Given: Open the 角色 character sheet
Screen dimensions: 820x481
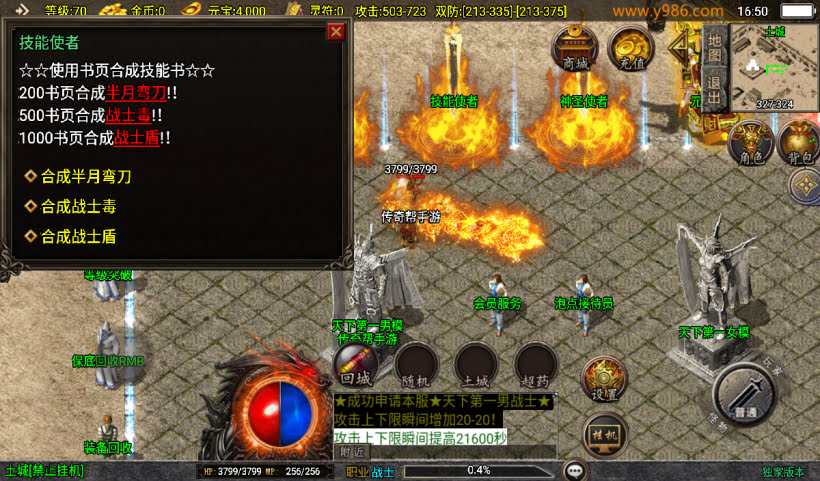Looking at the screenshot, I should click(750, 142).
